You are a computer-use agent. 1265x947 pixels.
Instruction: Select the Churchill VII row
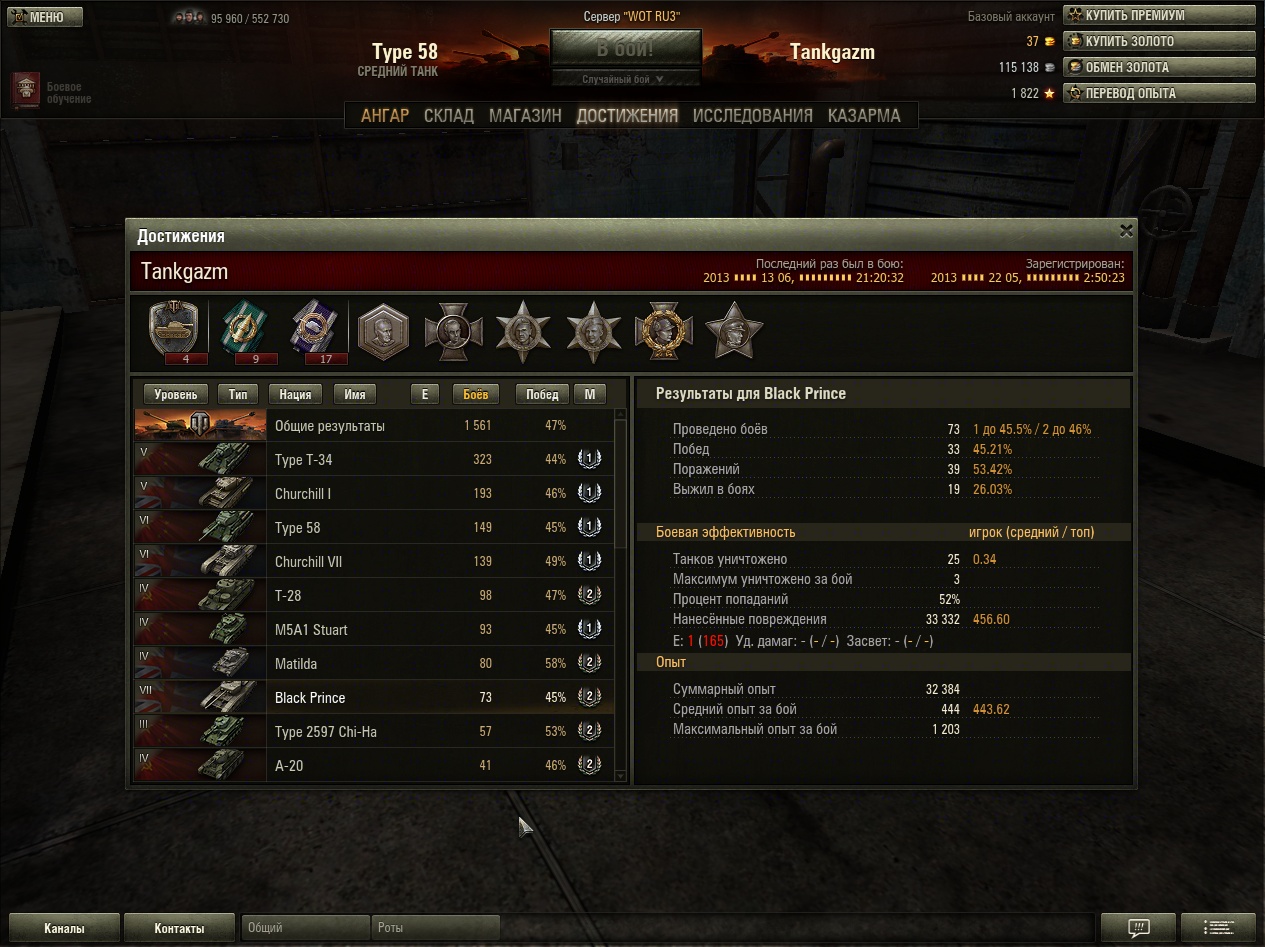(x=380, y=562)
